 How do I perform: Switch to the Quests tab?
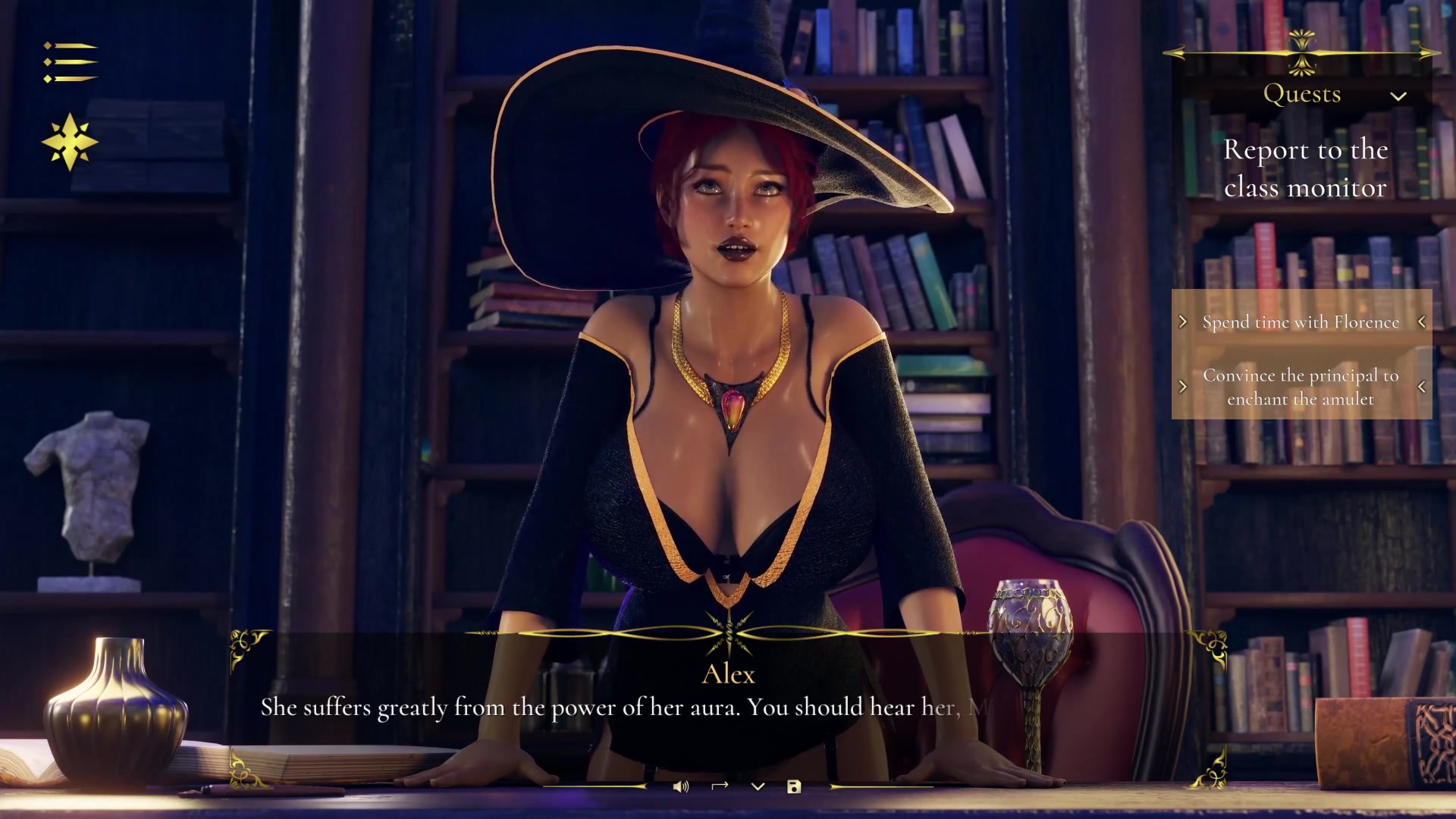(1304, 93)
